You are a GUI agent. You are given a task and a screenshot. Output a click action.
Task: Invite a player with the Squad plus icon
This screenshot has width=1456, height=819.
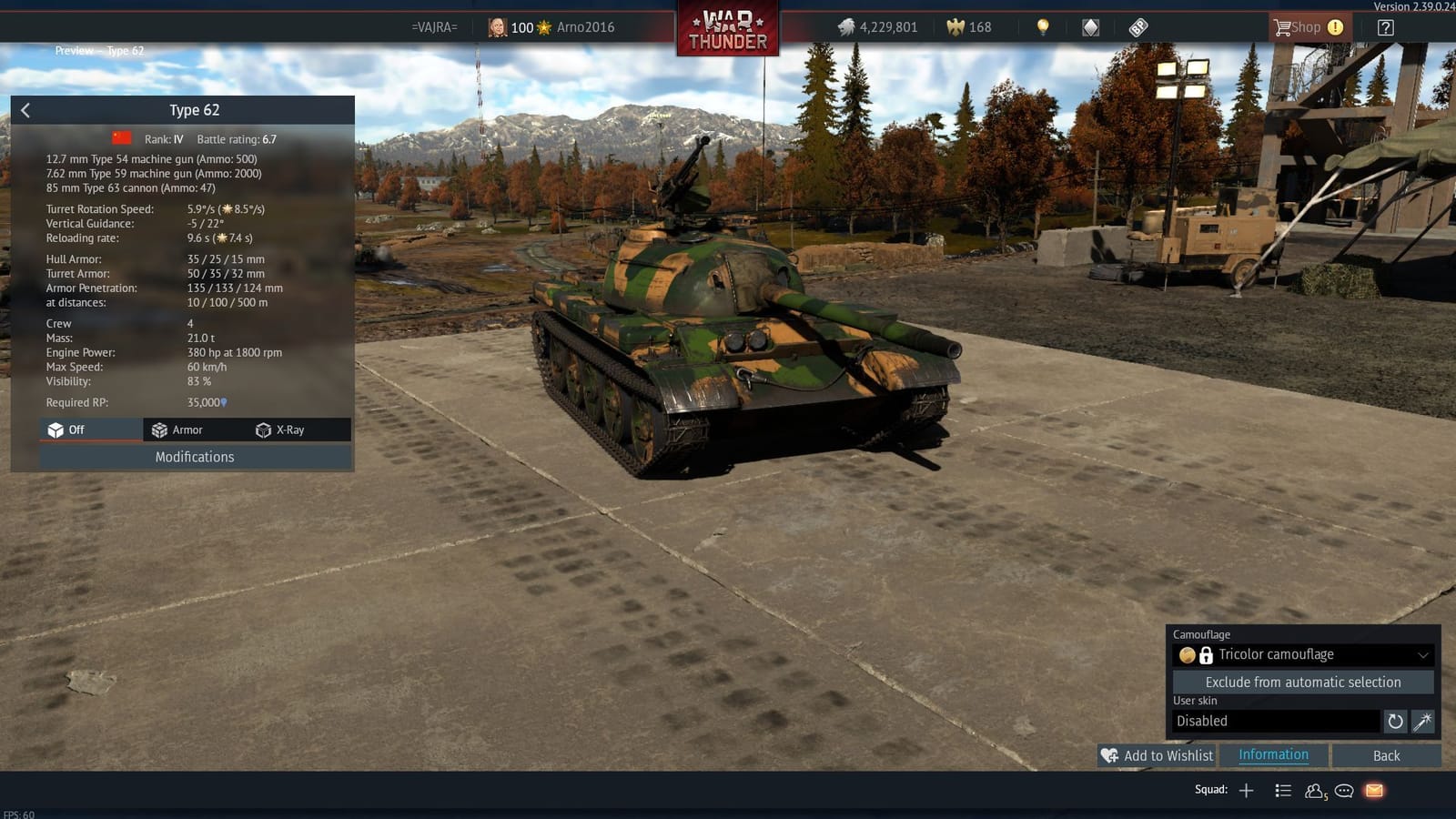coord(1247,790)
